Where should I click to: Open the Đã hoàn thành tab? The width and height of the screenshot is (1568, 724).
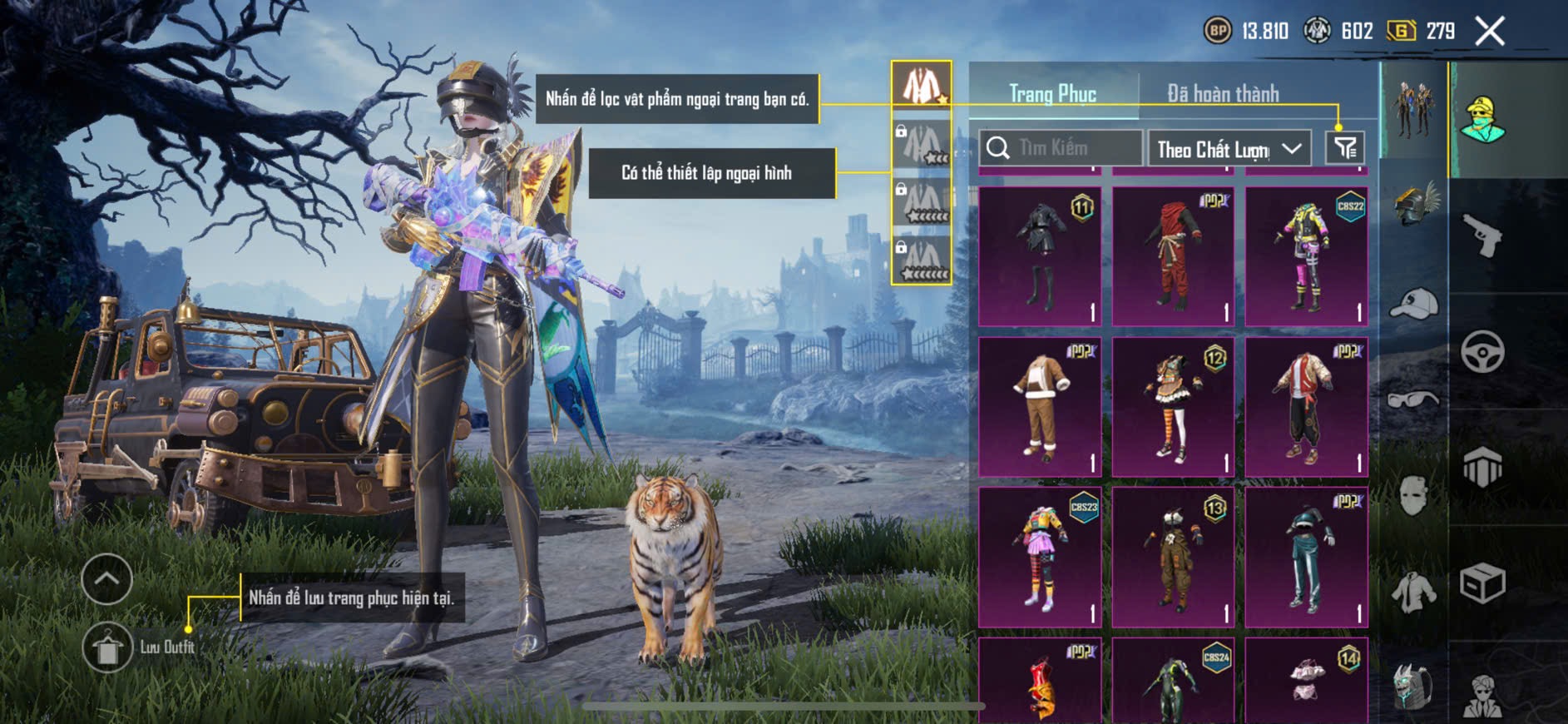click(1223, 93)
